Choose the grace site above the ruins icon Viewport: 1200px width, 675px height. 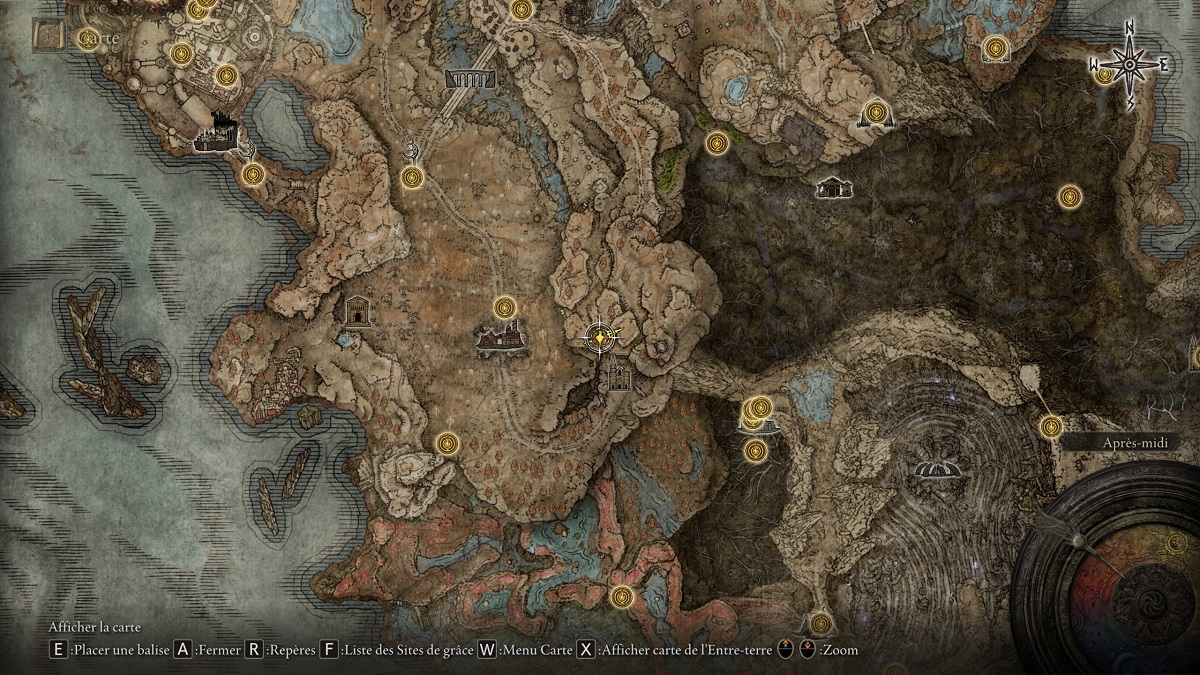[x=505, y=308]
